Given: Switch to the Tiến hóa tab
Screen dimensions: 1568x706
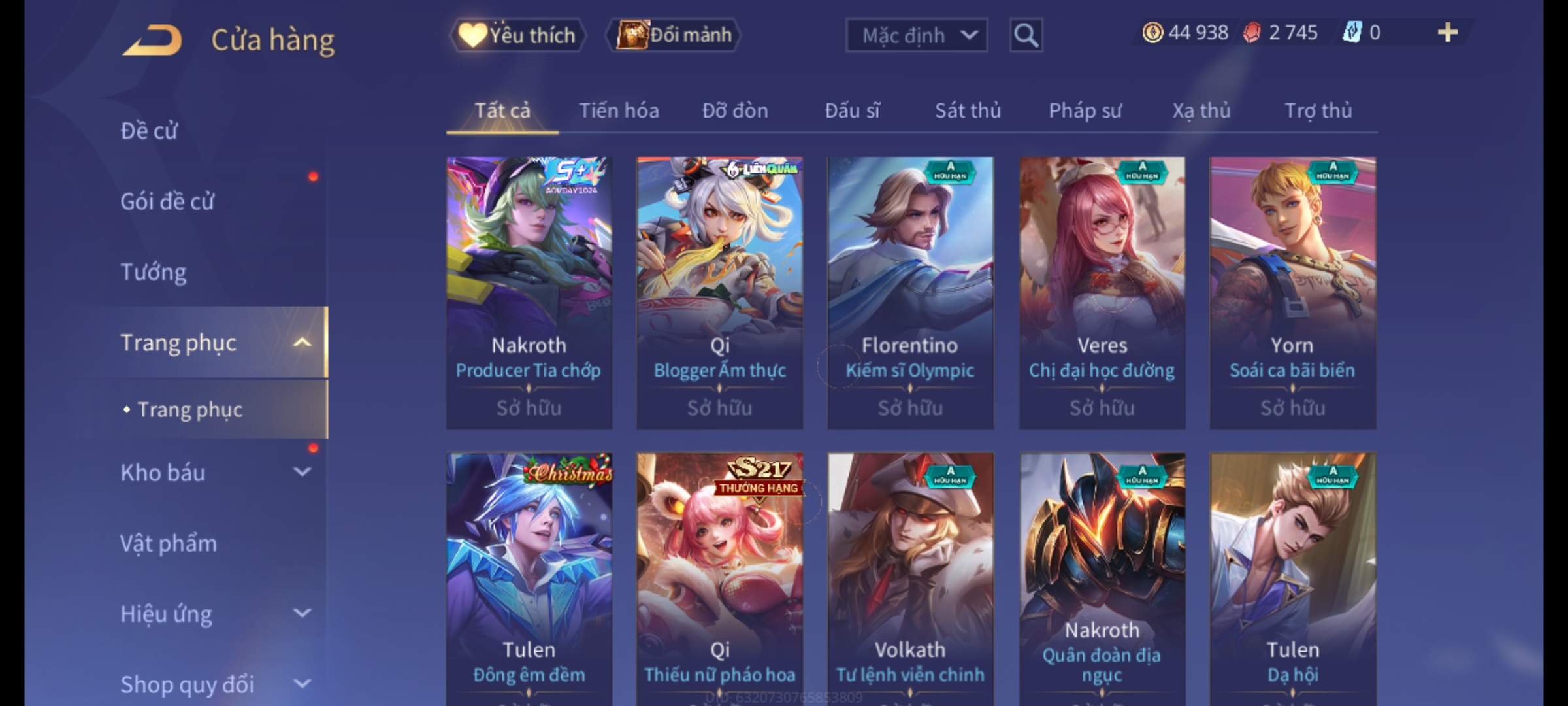Looking at the screenshot, I should point(619,110).
